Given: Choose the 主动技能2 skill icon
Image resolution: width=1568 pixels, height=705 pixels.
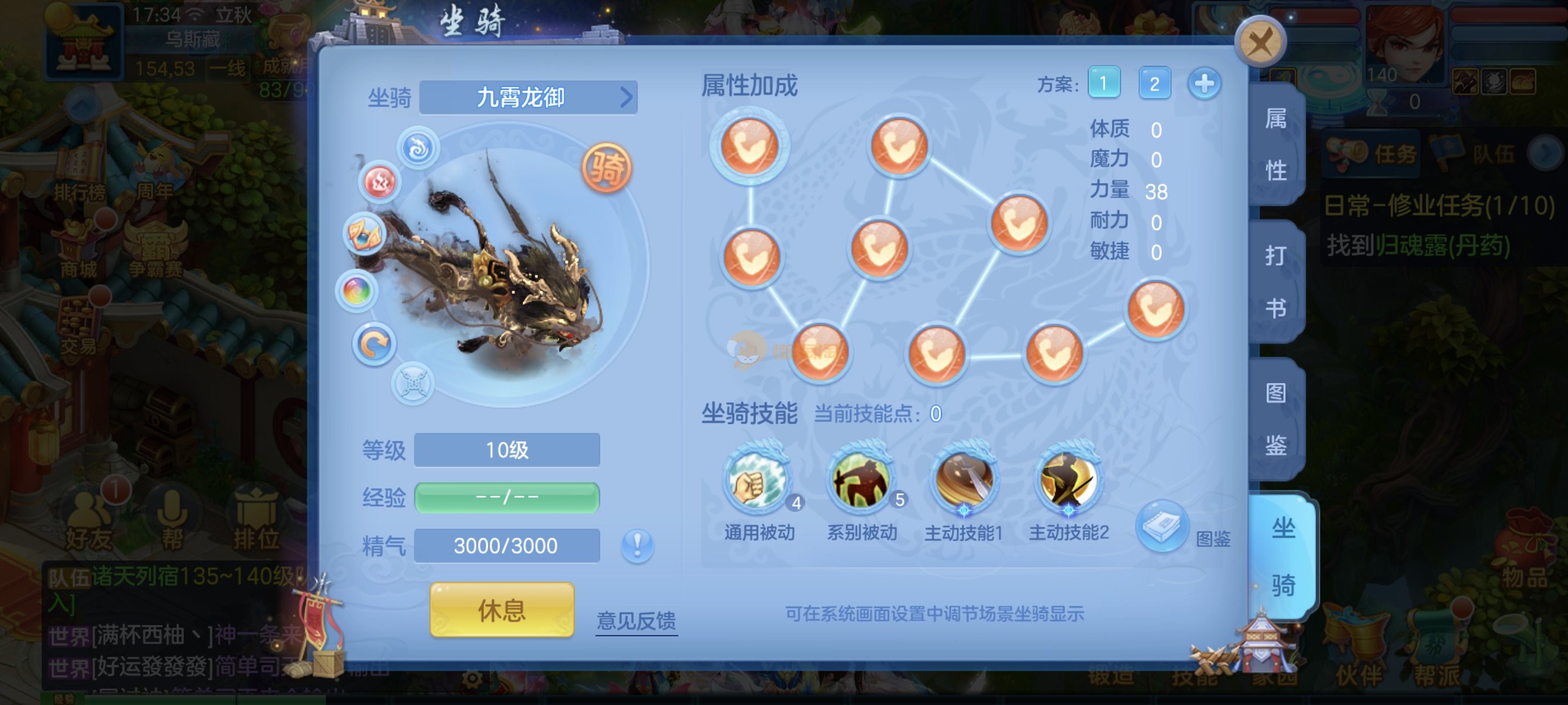Looking at the screenshot, I should click(x=1068, y=481).
